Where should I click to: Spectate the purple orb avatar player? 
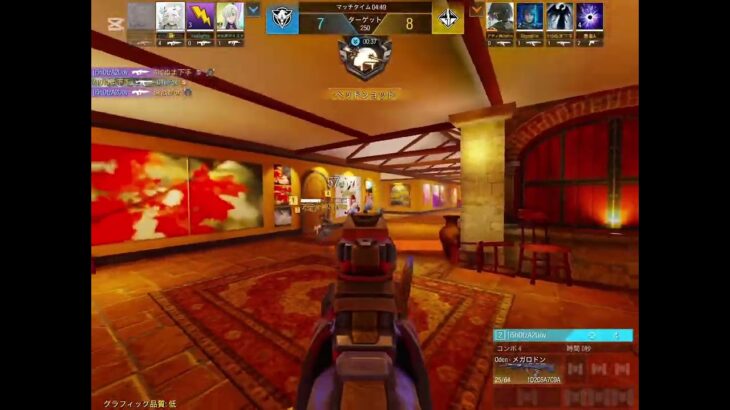[x=589, y=16]
